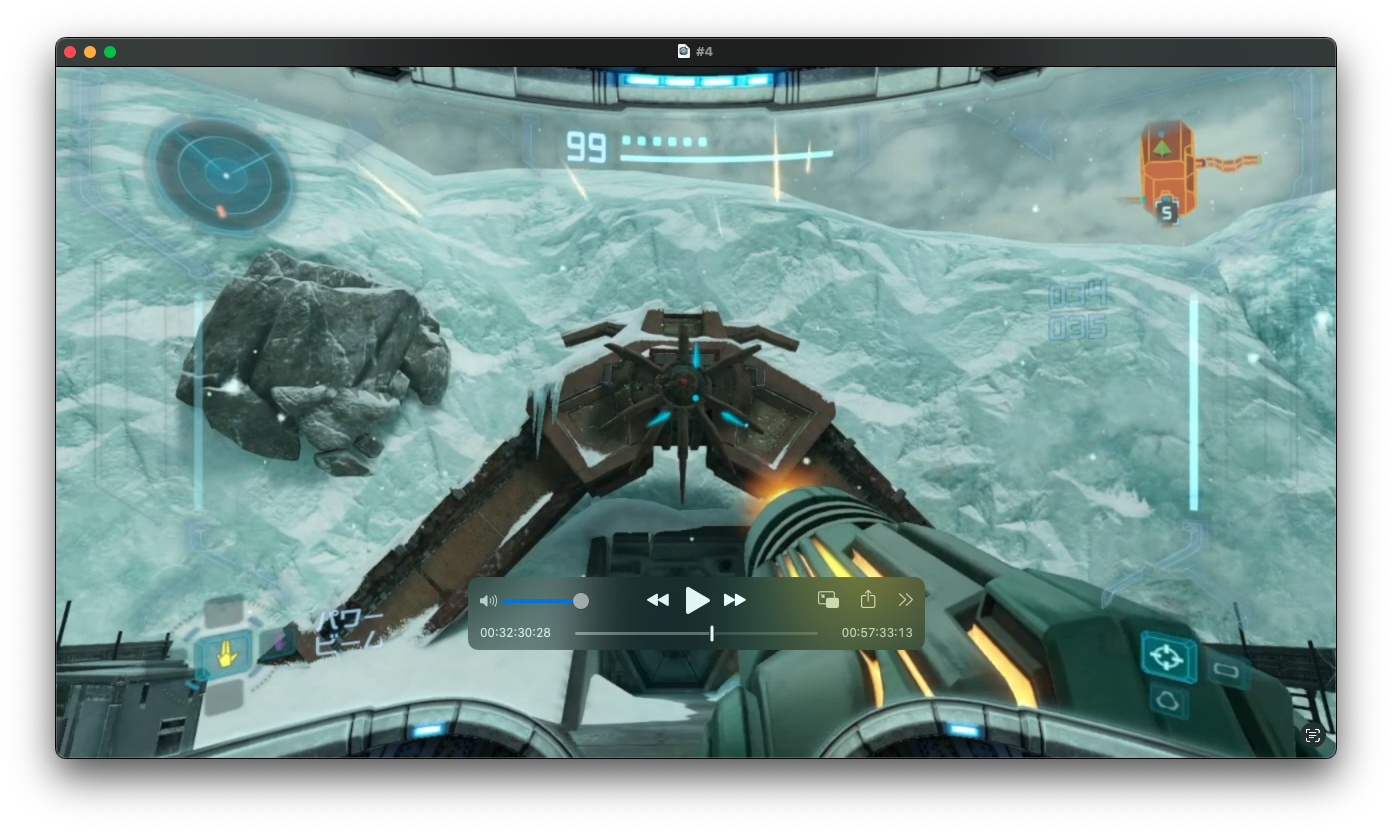Switch to the purple beam slot
This screenshot has width=1392, height=832.
click(x=278, y=644)
